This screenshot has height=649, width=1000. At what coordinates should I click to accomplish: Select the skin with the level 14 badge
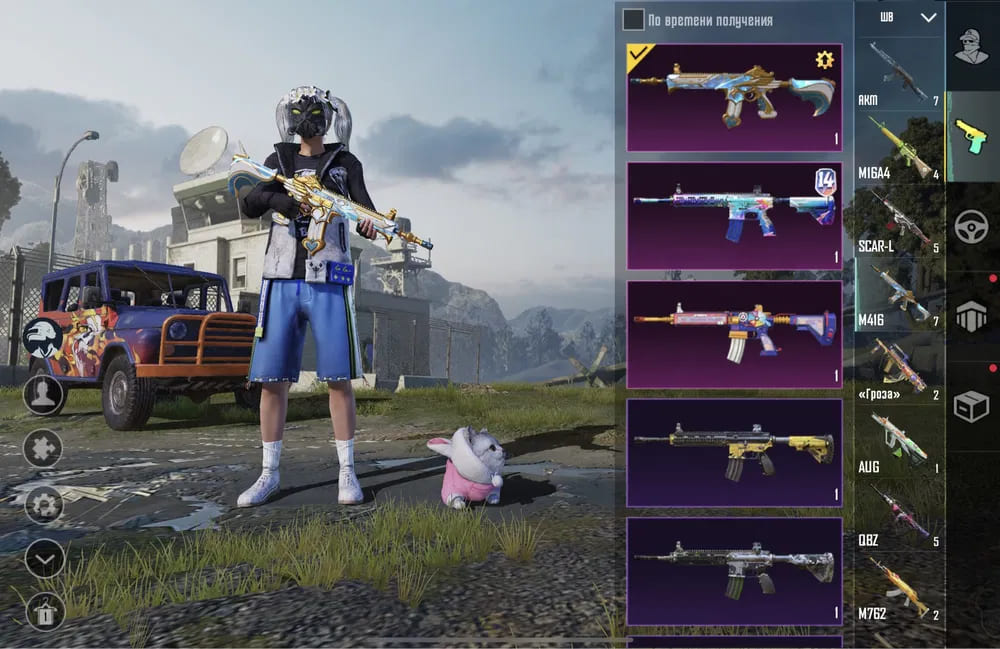[x=734, y=216]
